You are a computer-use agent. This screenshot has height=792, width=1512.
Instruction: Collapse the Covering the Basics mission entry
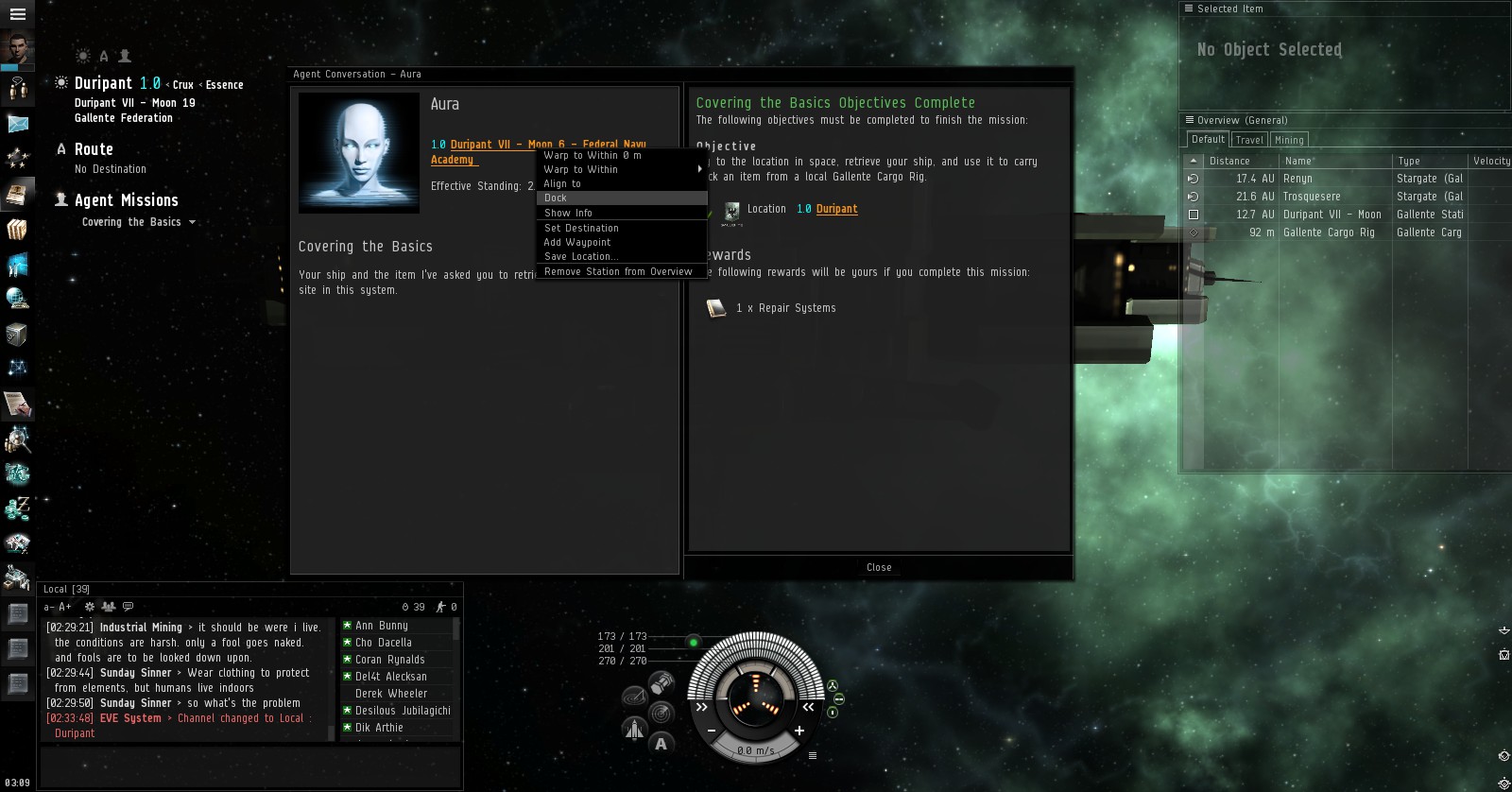point(193,222)
